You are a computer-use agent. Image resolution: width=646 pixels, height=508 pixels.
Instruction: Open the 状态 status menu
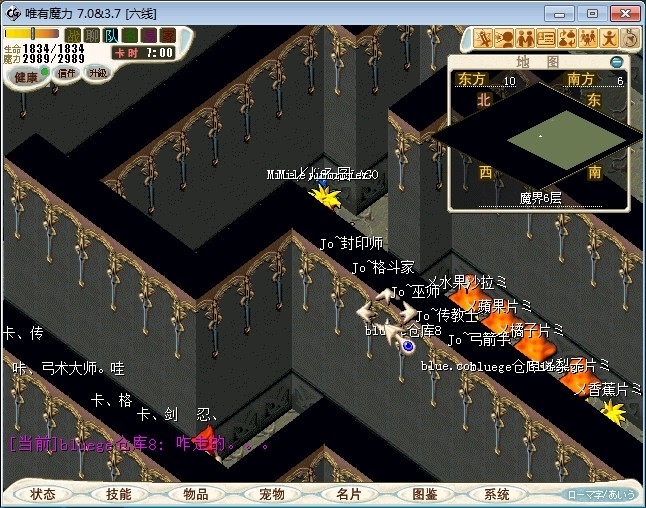(x=43, y=494)
